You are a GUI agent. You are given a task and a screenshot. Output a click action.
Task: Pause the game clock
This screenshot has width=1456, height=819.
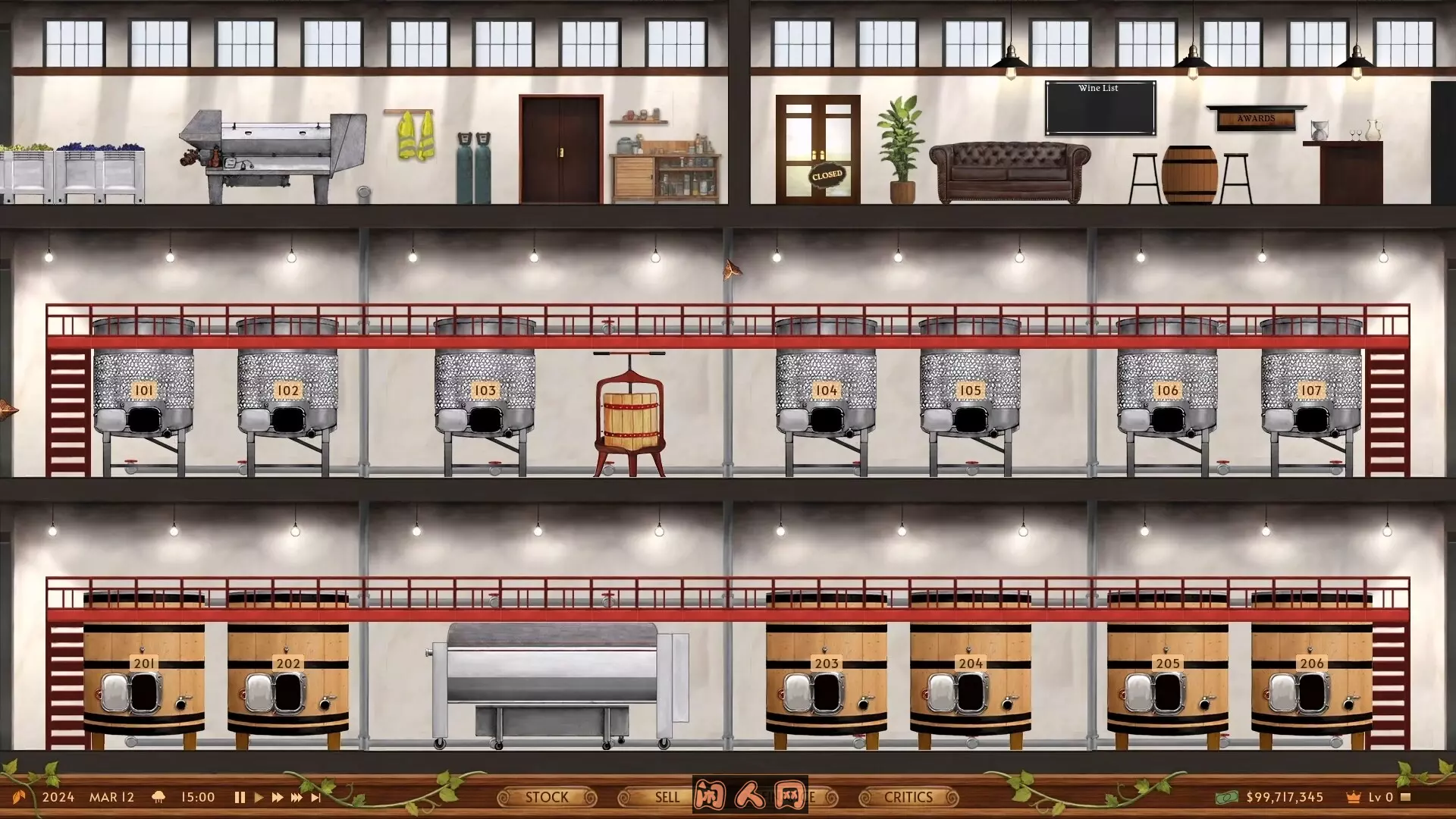point(240,797)
